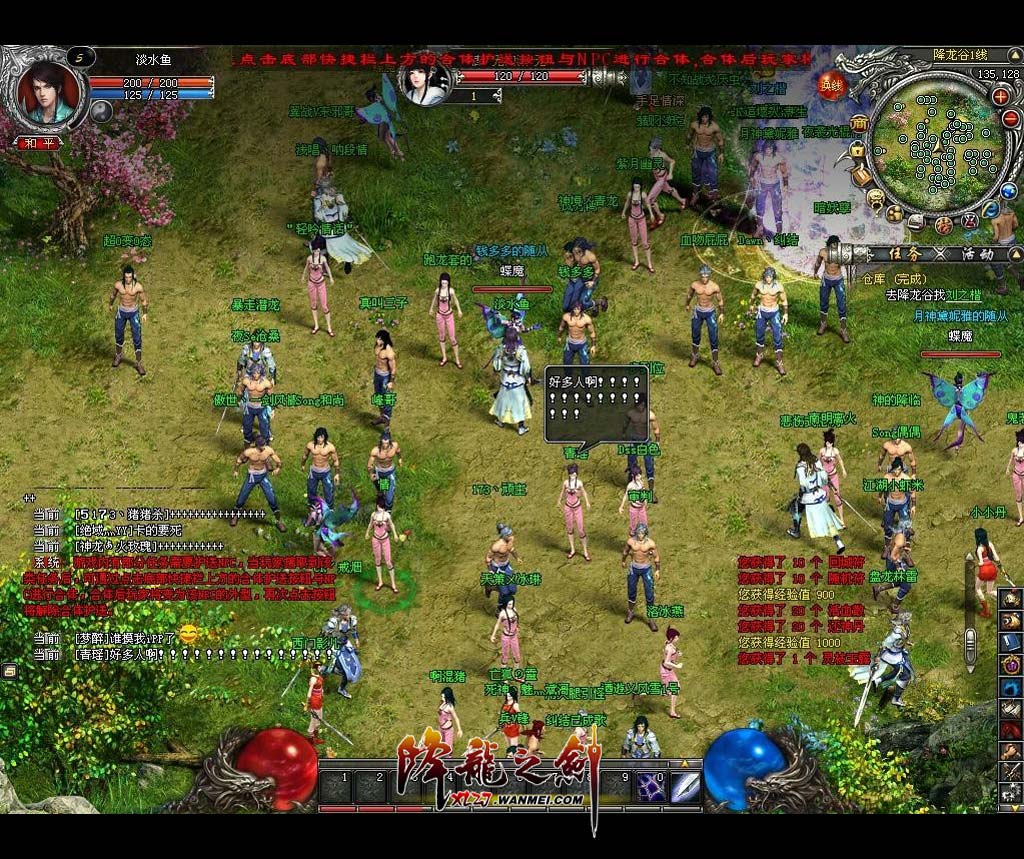Image resolution: width=1024 pixels, height=859 pixels.
Task: Click the red 换线 switch-line button
Action: pyautogui.click(x=832, y=85)
